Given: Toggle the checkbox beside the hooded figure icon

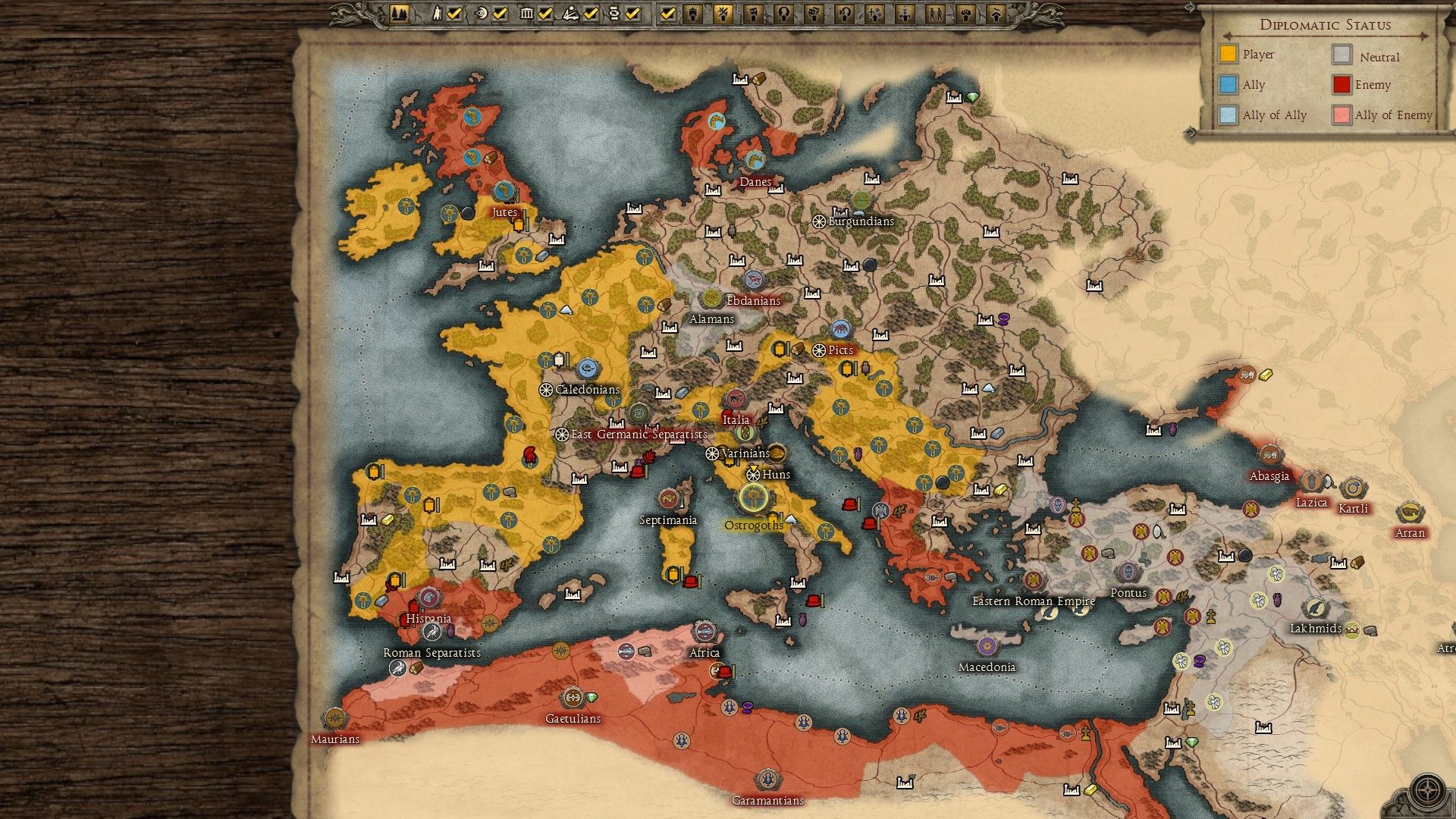Looking at the screenshot, I should click(454, 14).
